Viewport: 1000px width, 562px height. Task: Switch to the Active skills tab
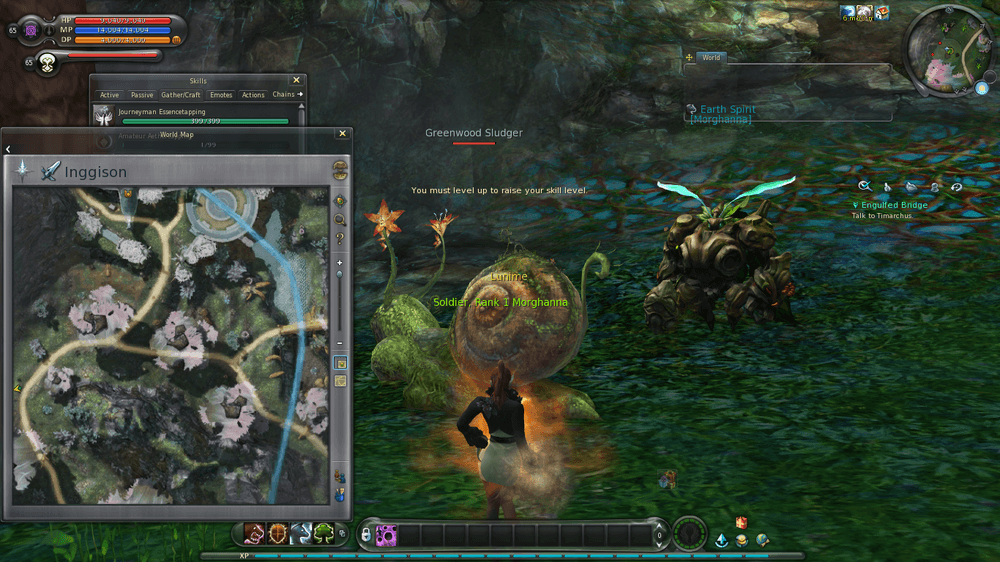[109, 95]
